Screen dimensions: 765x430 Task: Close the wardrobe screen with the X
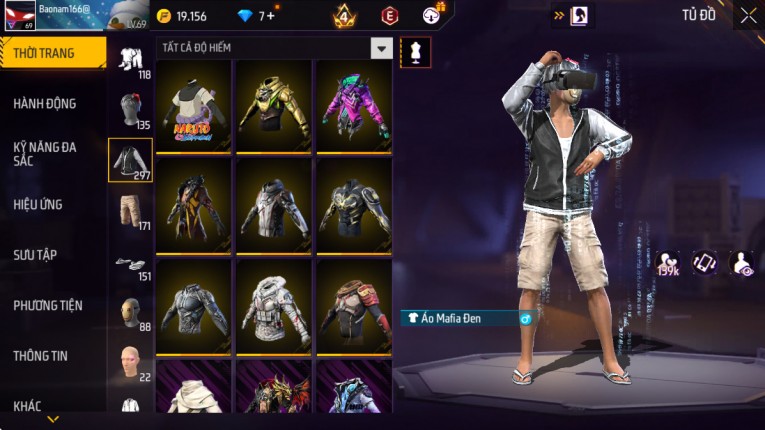(748, 15)
